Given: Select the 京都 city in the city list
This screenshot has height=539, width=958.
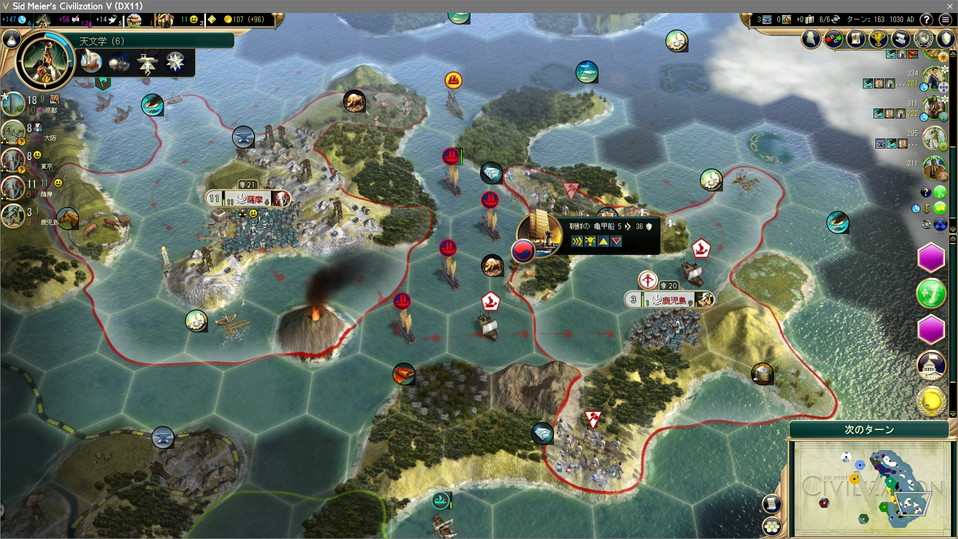Looking at the screenshot, I should pyautogui.click(x=14, y=103).
